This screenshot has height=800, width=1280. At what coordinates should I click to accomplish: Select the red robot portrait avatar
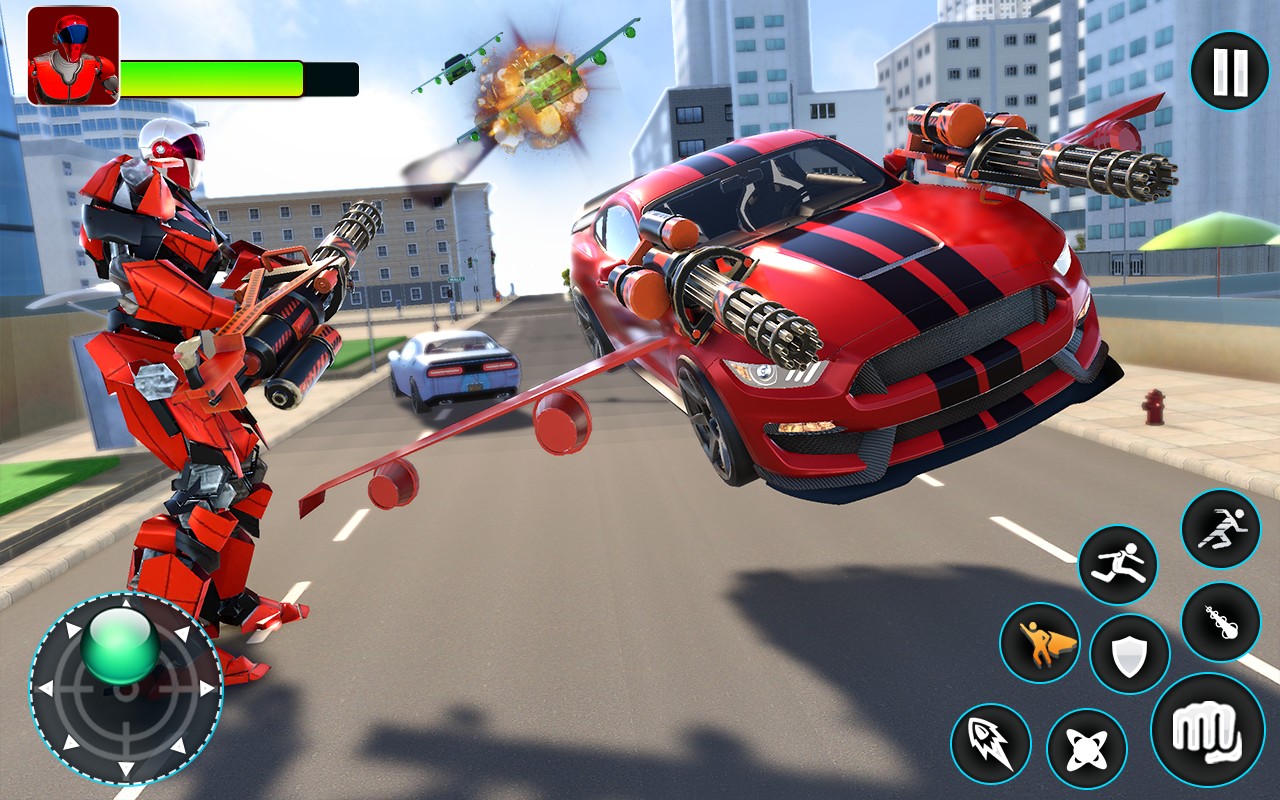point(73,55)
